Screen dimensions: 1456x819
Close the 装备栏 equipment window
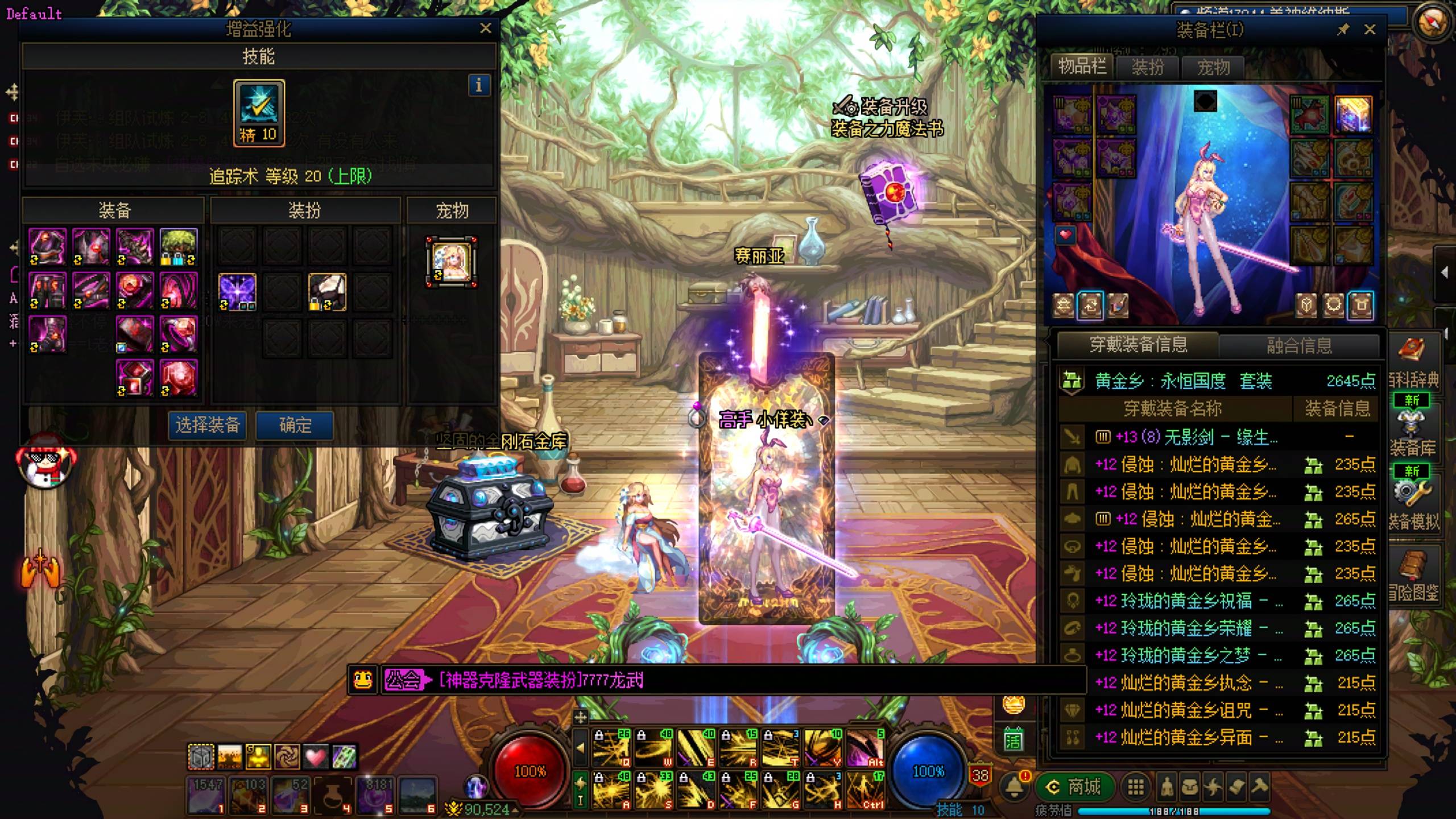[x=1370, y=30]
